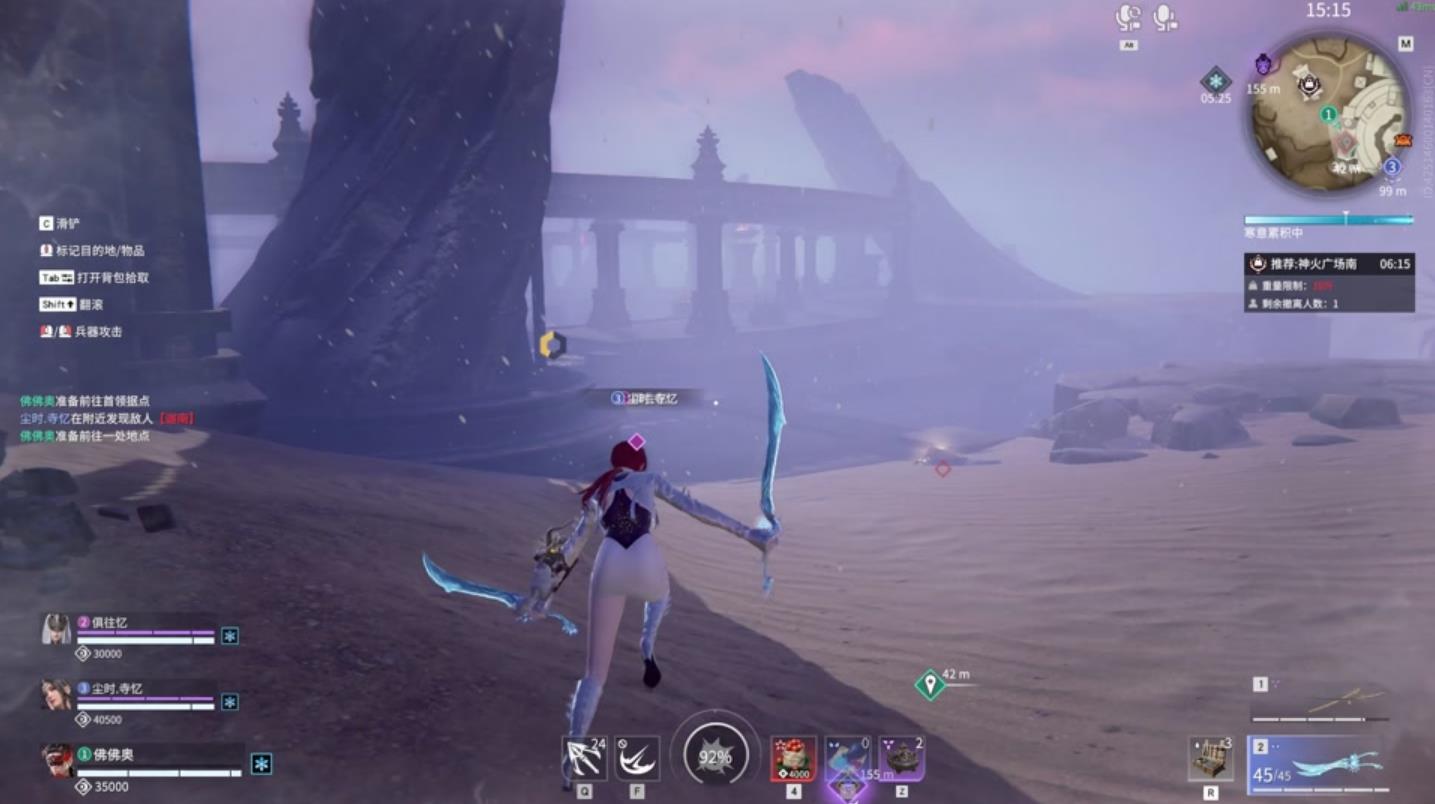Toggle the team voice channel icon
Viewport: 1435px width, 804px height.
1128,17
